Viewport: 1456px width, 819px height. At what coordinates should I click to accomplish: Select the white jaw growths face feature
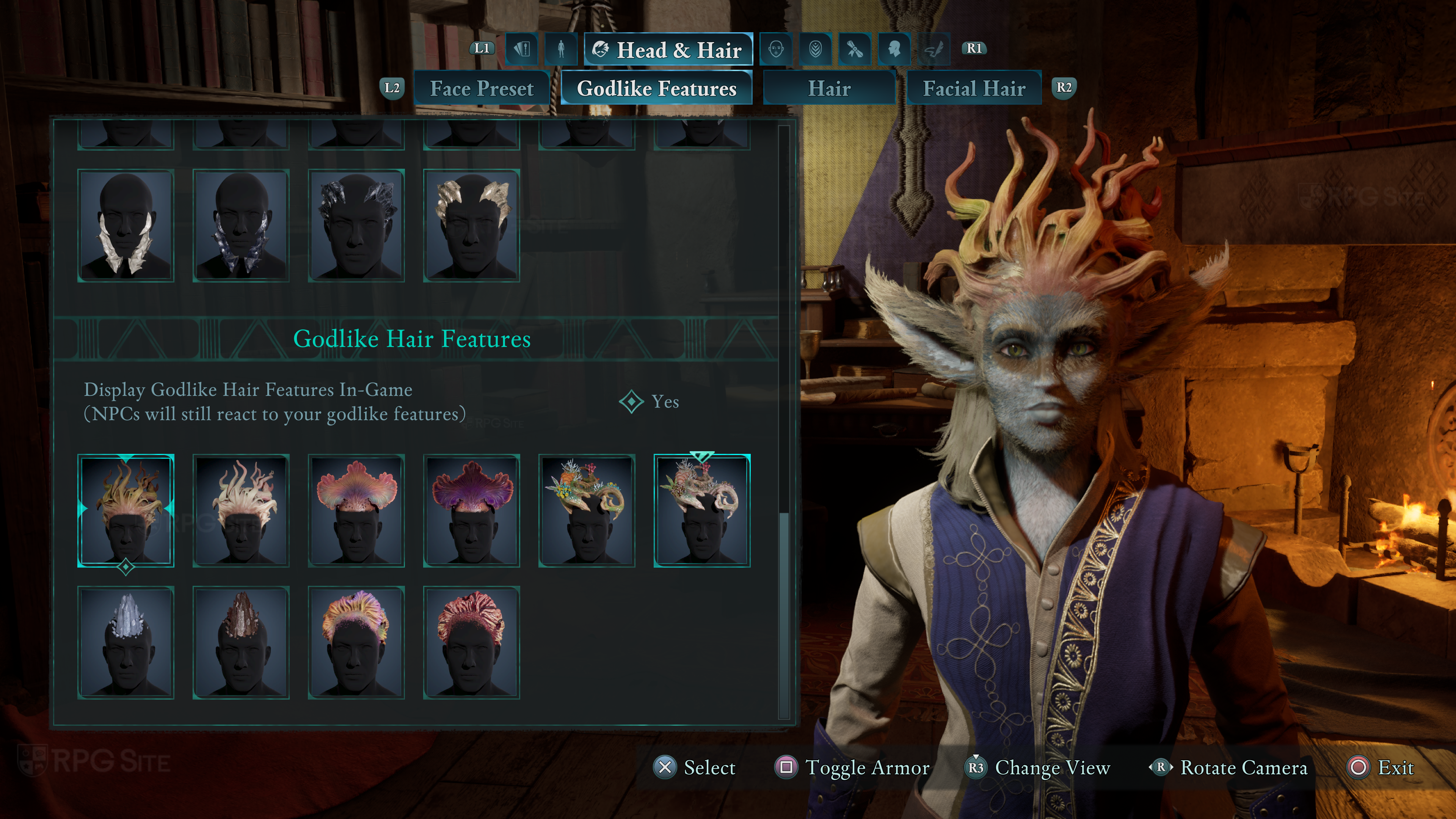point(126,226)
